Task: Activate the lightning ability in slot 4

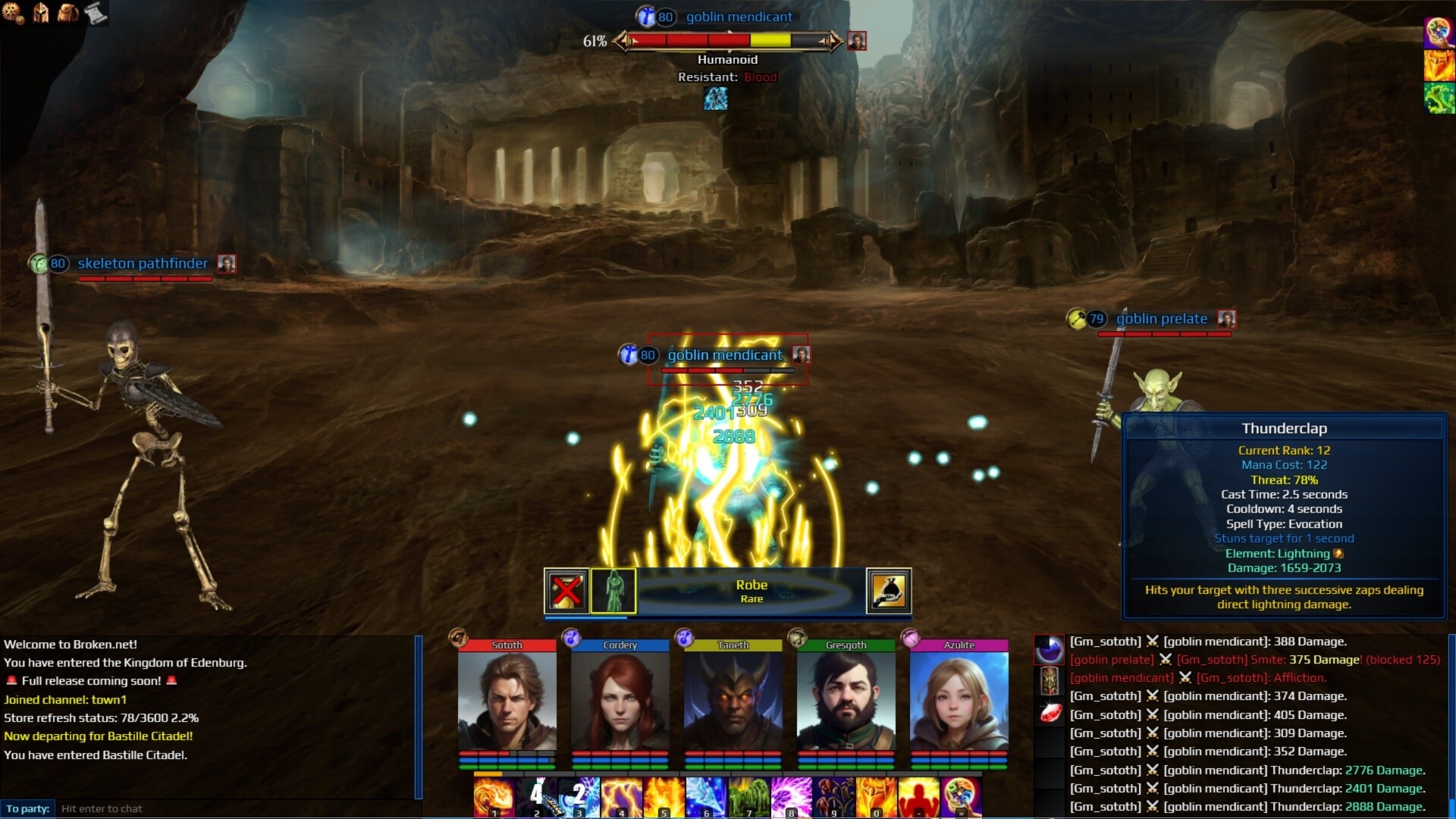Action: [x=621, y=798]
